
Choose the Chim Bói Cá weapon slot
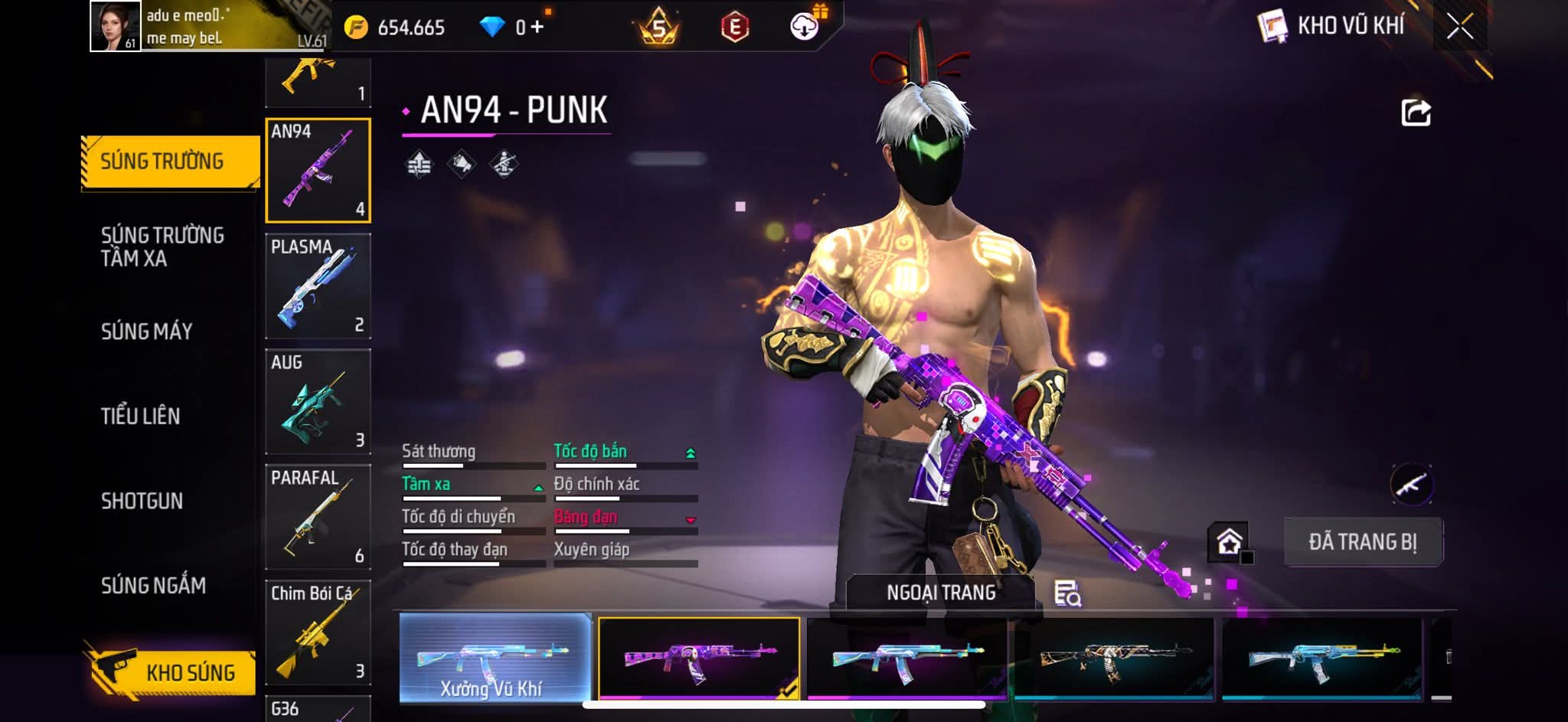318,632
